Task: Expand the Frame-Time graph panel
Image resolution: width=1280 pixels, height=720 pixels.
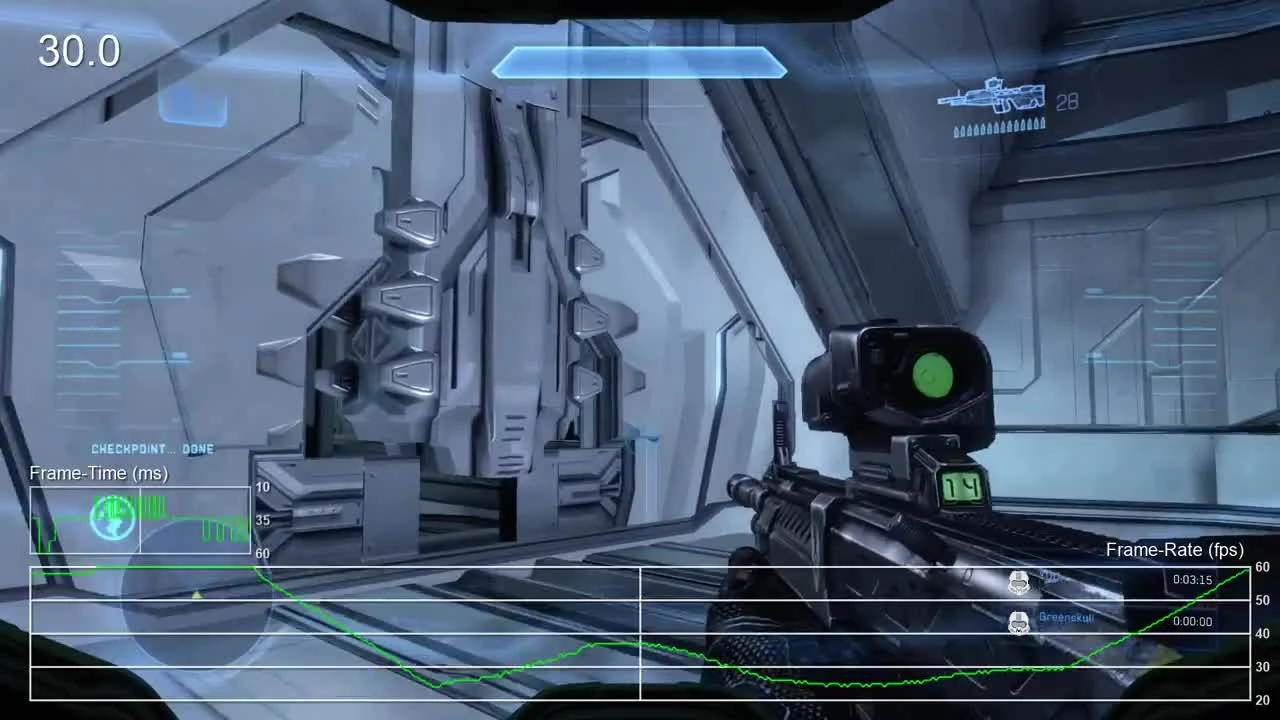Action: pyautogui.click(x=140, y=520)
